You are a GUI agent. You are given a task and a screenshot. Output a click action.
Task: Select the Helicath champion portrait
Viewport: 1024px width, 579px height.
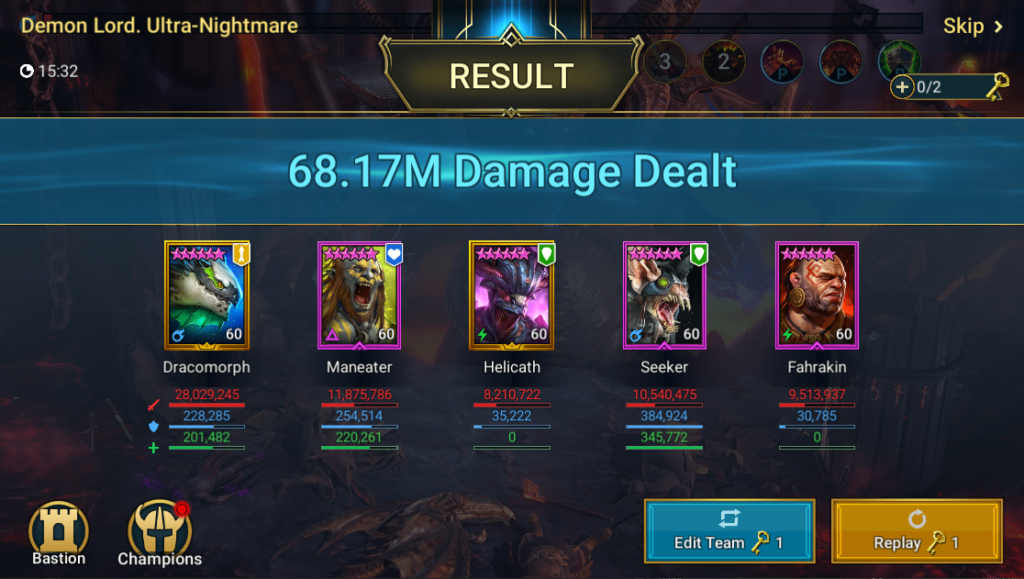(x=511, y=296)
